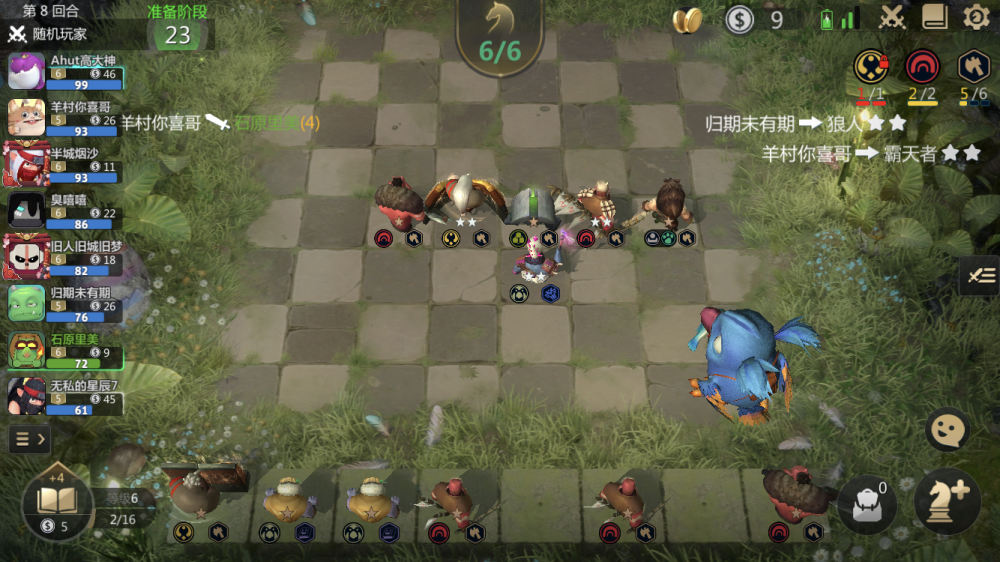View player 旧人旧城旧梦's board
This screenshot has width=1000, height=562.
coord(65,258)
